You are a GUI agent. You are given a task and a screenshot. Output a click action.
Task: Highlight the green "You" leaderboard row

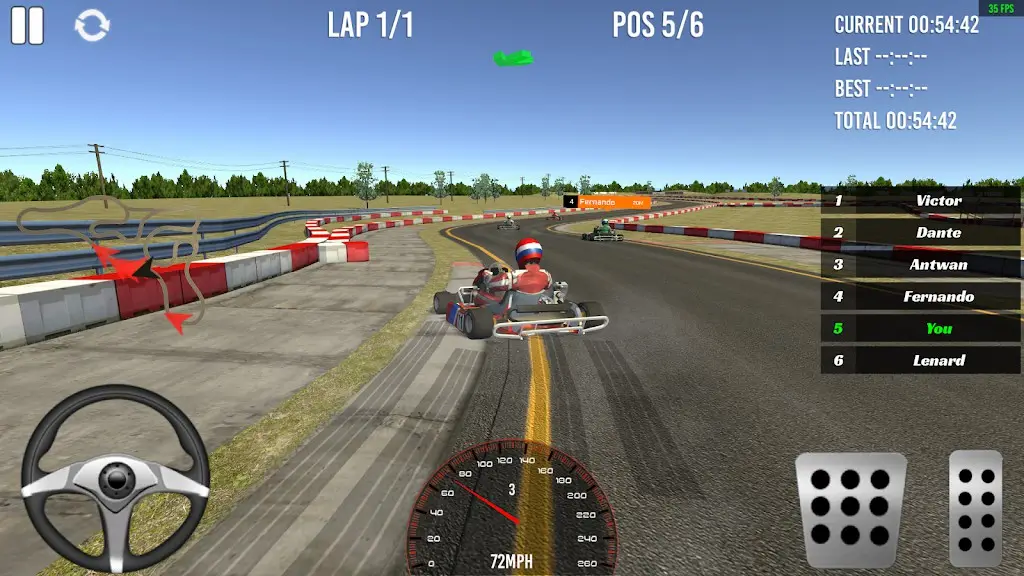click(920, 328)
